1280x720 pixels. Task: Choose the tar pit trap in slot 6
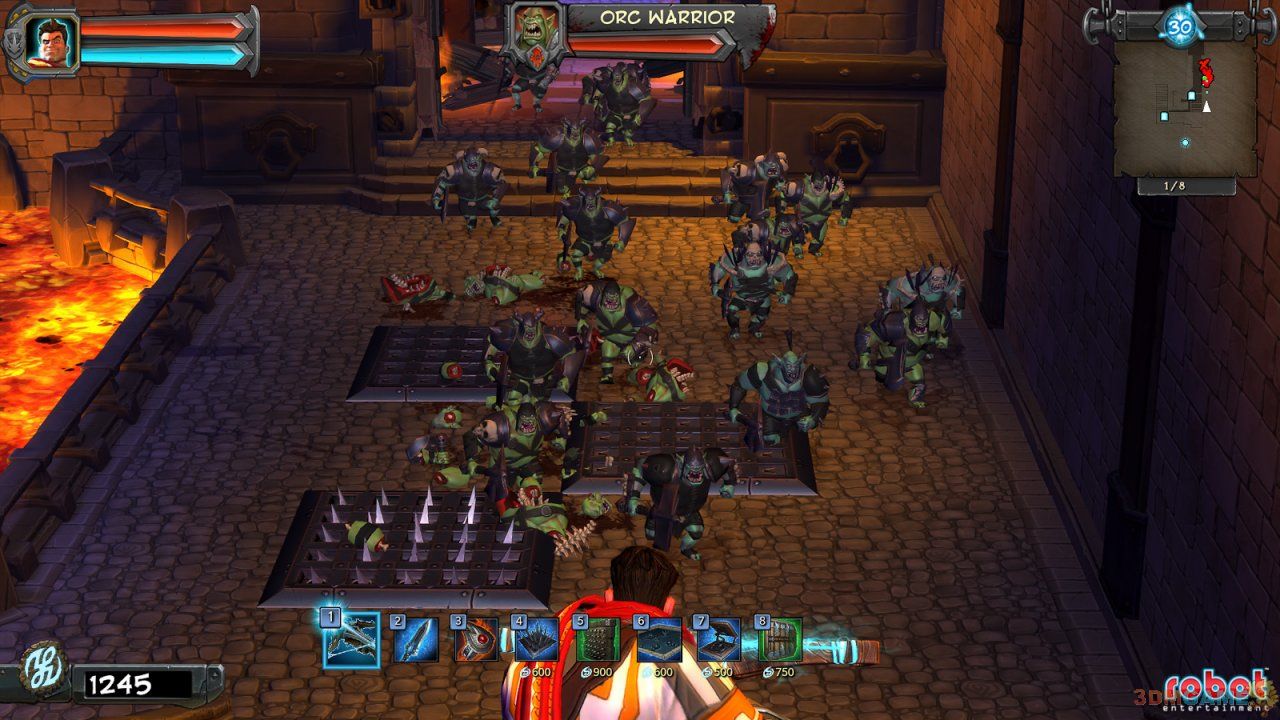point(659,641)
